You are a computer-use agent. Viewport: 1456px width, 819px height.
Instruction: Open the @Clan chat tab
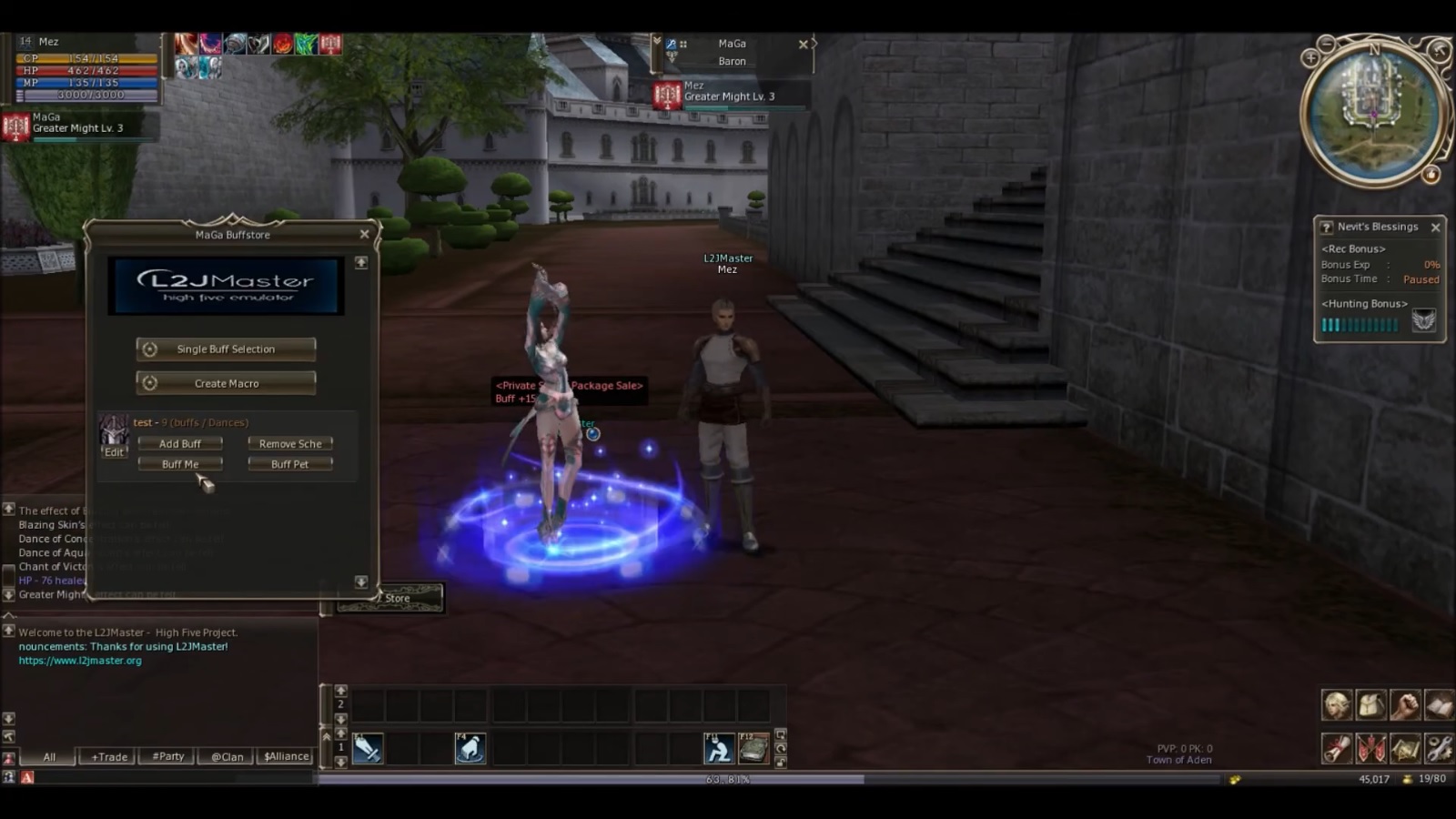227,757
